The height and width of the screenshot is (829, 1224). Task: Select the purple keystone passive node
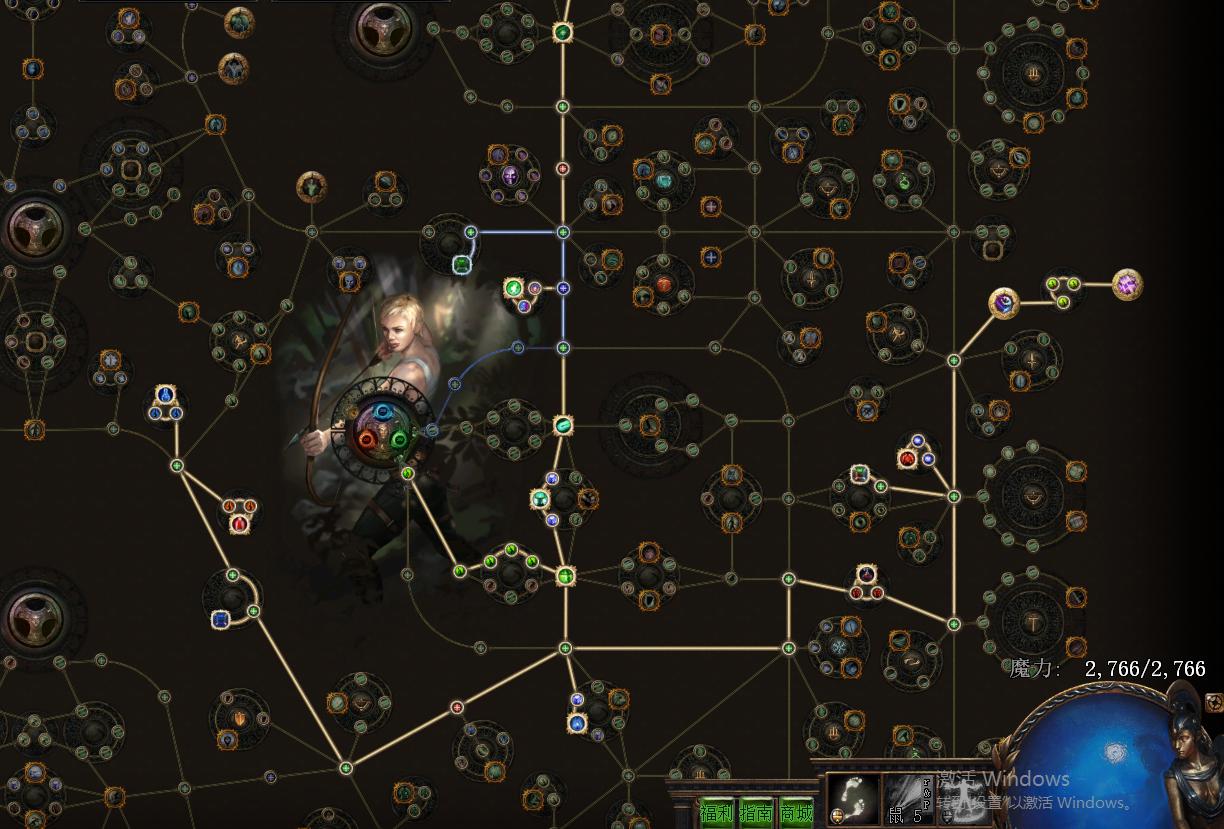click(1127, 285)
